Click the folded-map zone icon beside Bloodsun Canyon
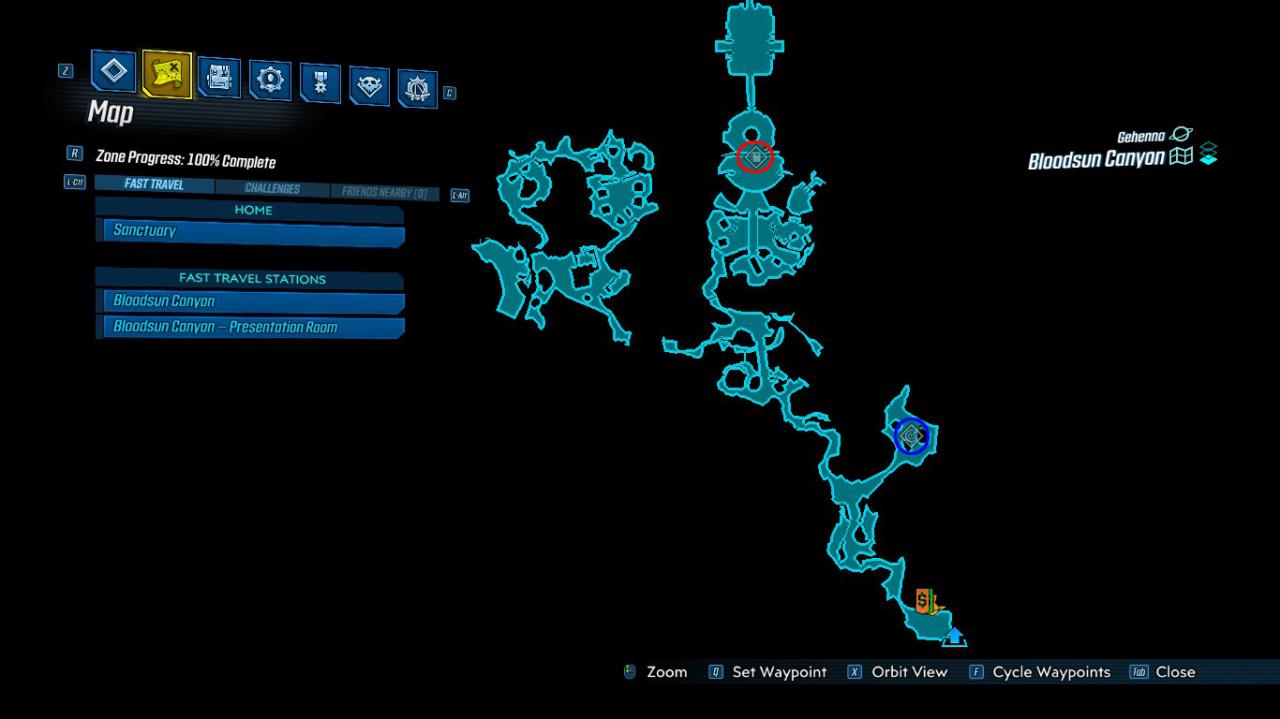The height and width of the screenshot is (719, 1280). (1181, 157)
